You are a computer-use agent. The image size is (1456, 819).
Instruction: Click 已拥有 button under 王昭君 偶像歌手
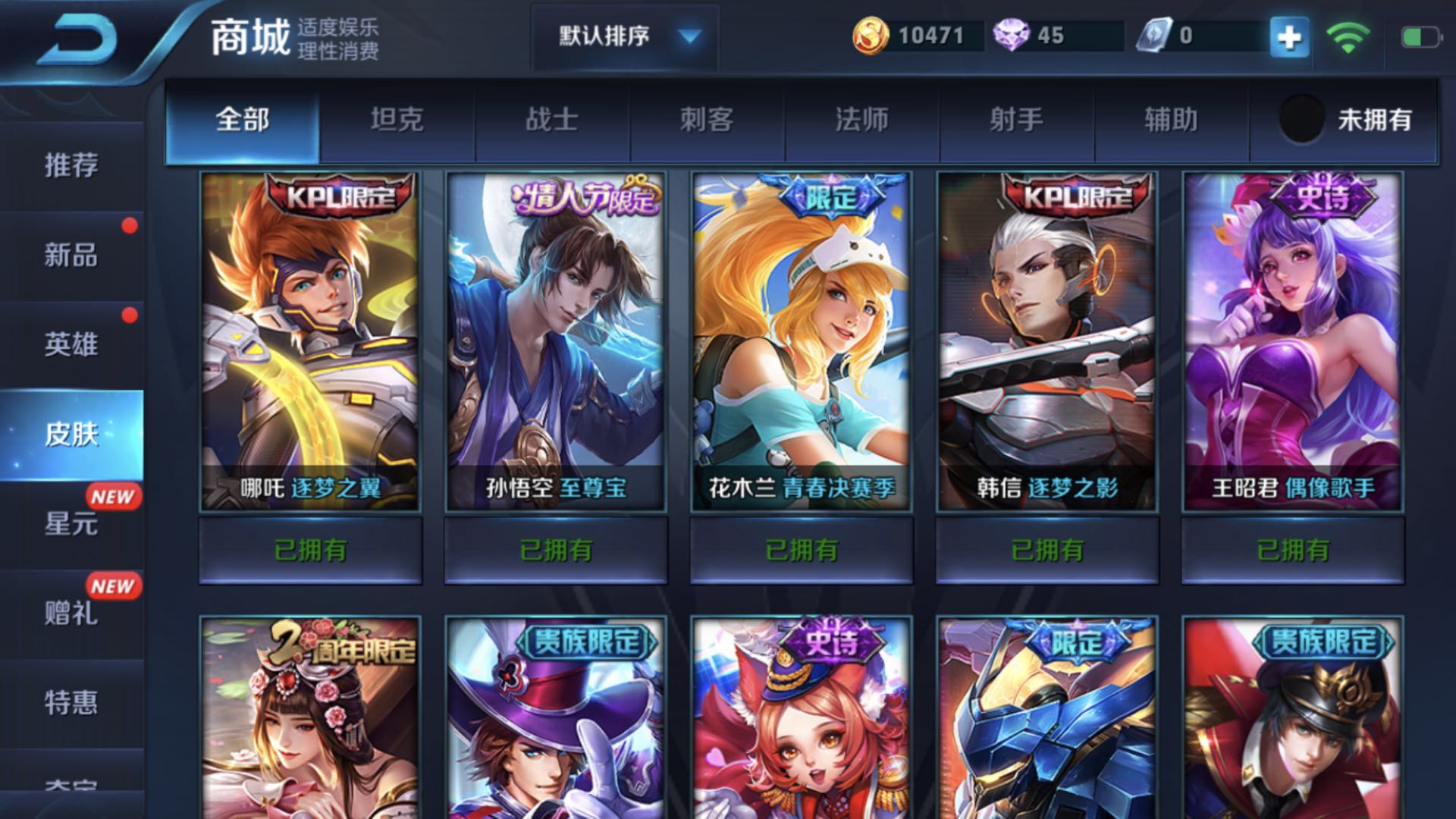[x=1291, y=552]
